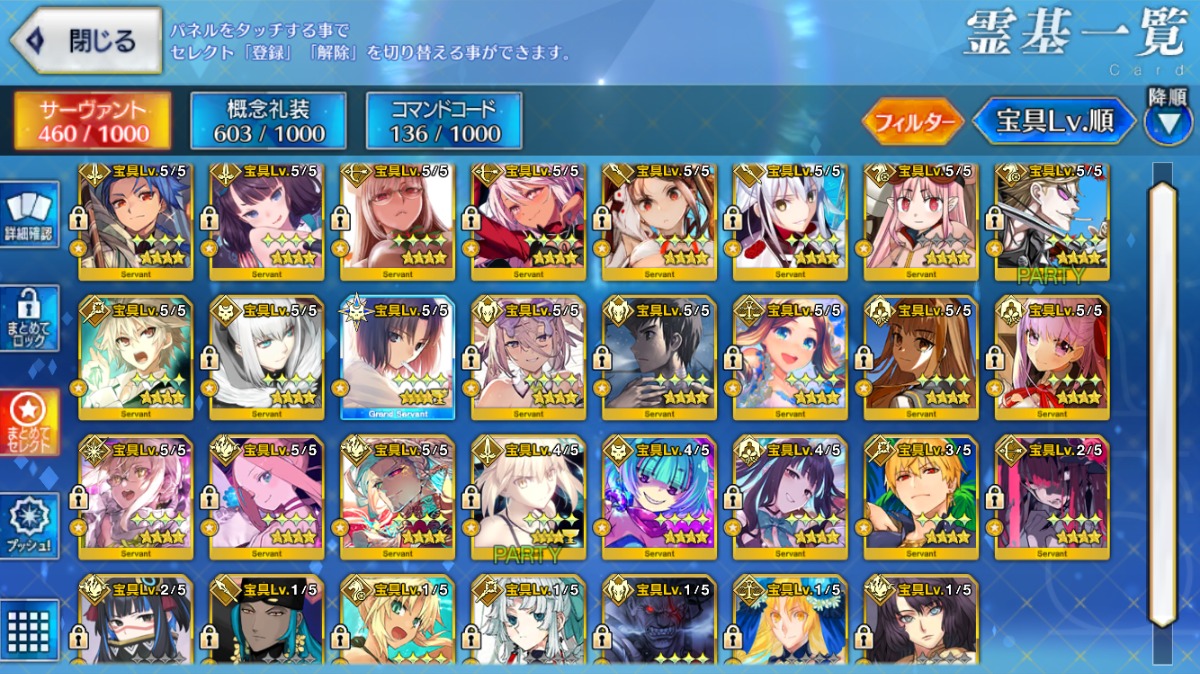Open the 概念礼装 tab
The width and height of the screenshot is (1200, 674).
(268, 121)
